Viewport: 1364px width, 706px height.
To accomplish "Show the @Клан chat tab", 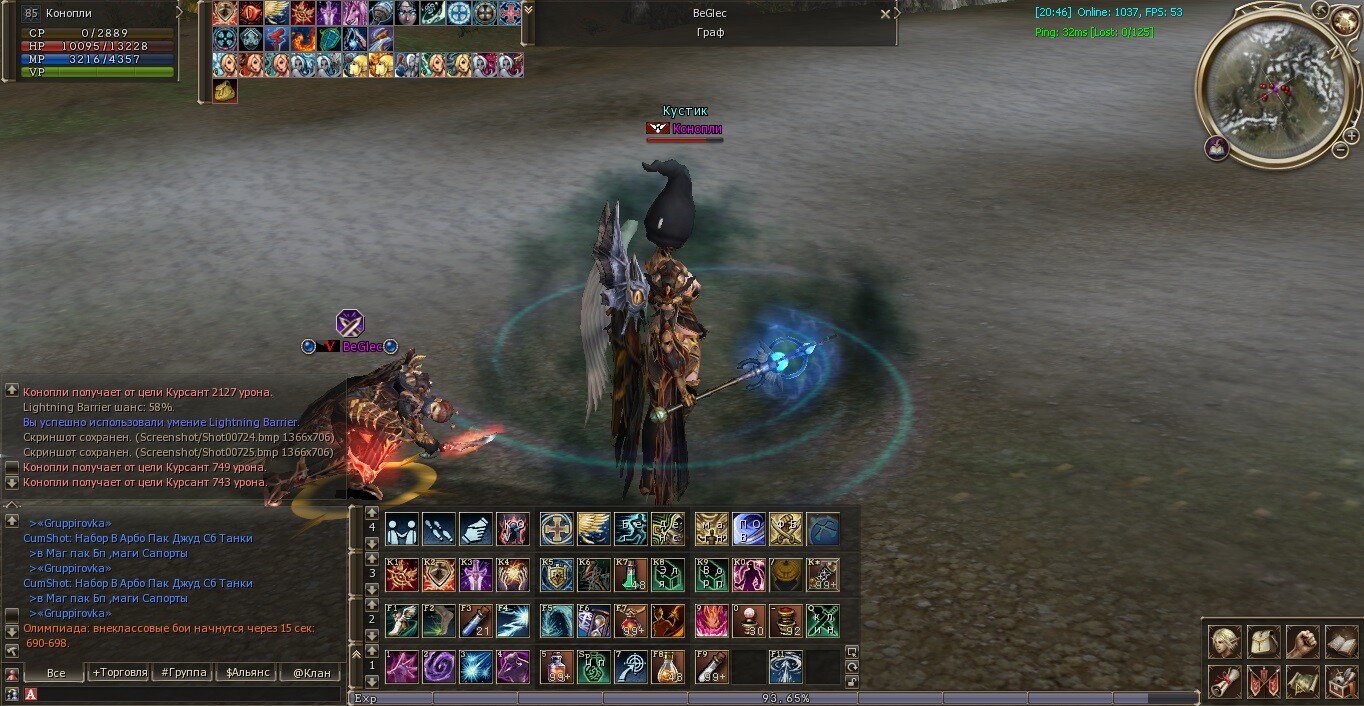I will pos(311,673).
